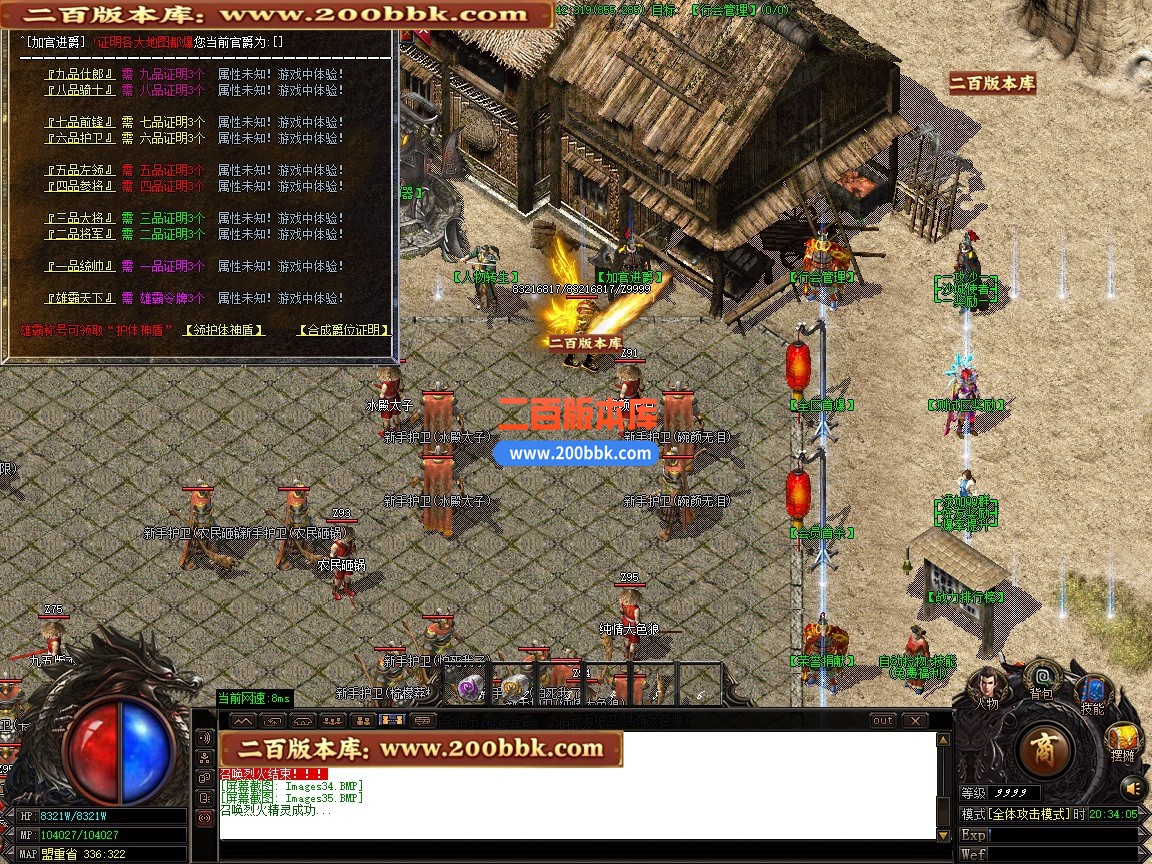Select the 二品将军 rank link
Image resolution: width=1152 pixels, height=864 pixels.
coord(81,234)
